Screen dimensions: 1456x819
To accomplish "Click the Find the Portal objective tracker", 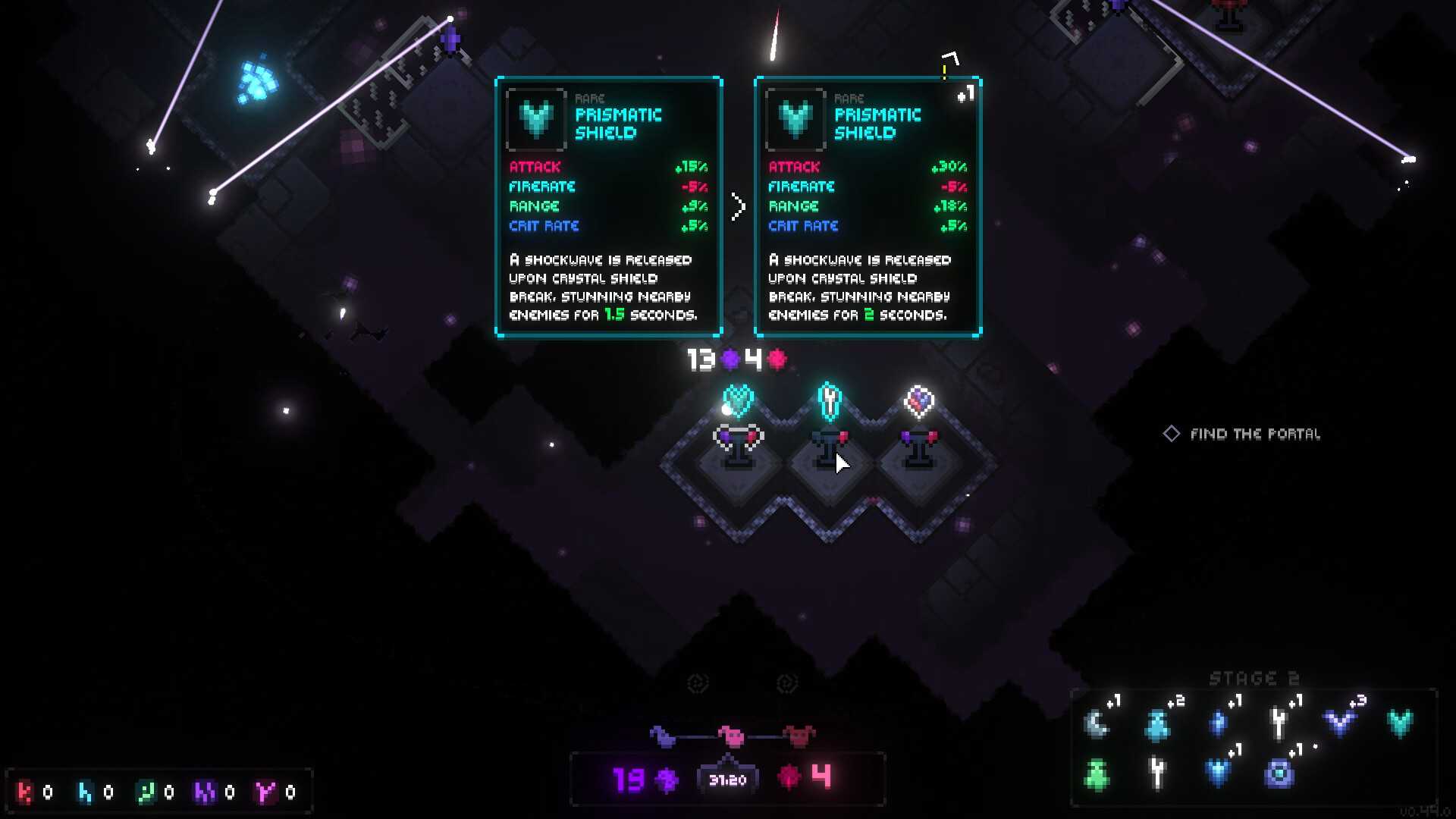I will click(x=1242, y=434).
